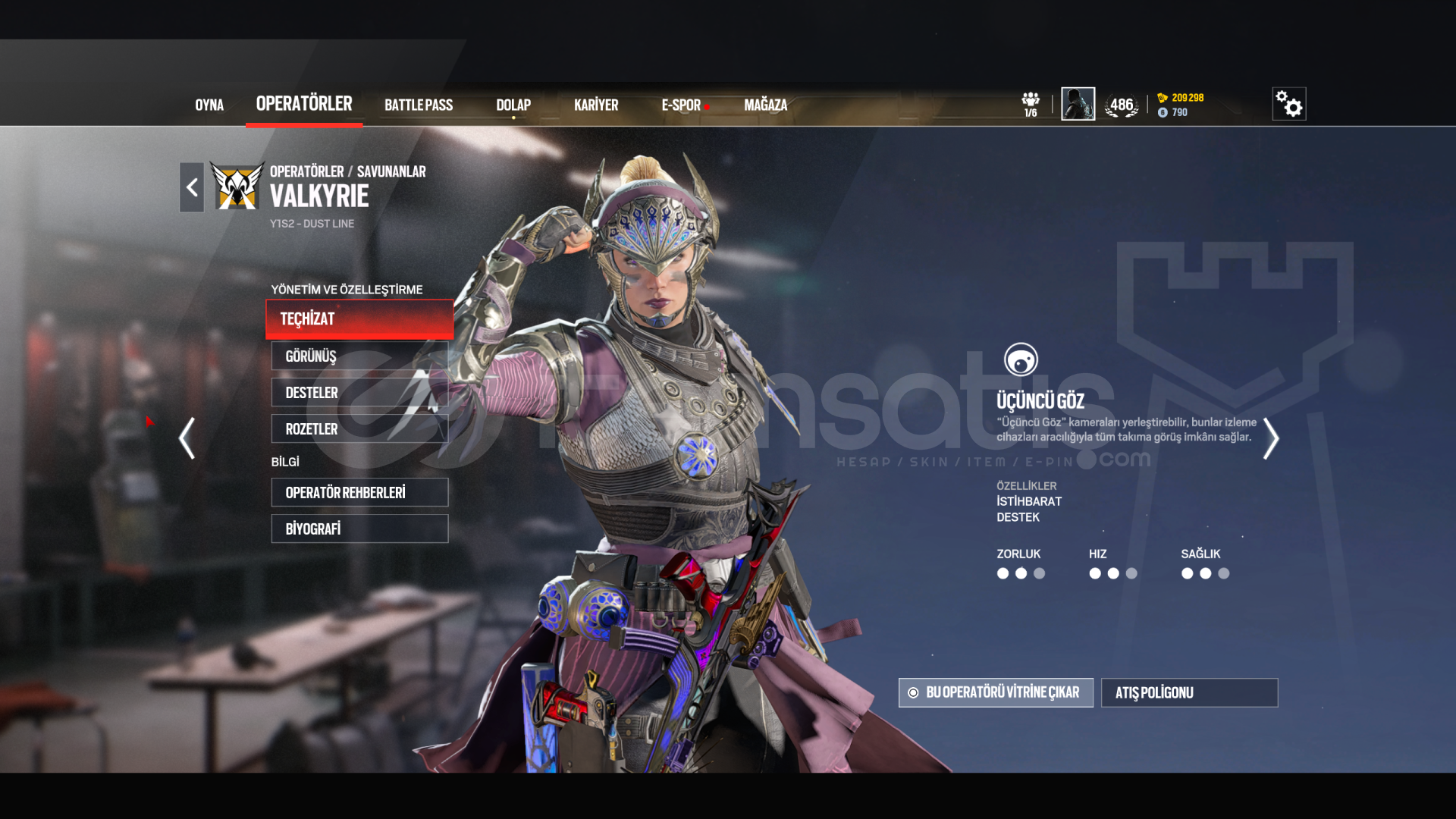Go to the KARİYER tab

596,105
